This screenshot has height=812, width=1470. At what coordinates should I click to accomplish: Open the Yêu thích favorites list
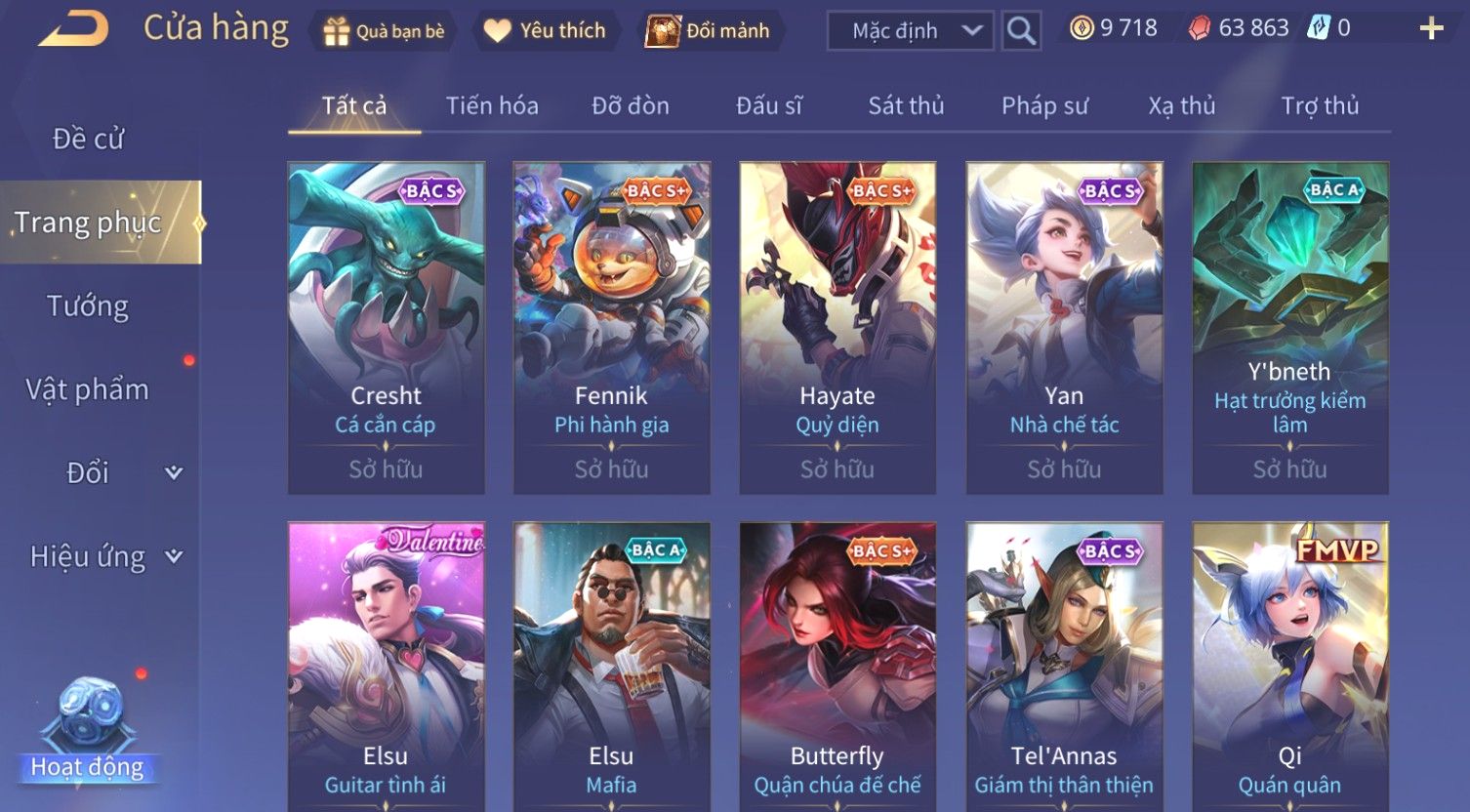point(545,31)
